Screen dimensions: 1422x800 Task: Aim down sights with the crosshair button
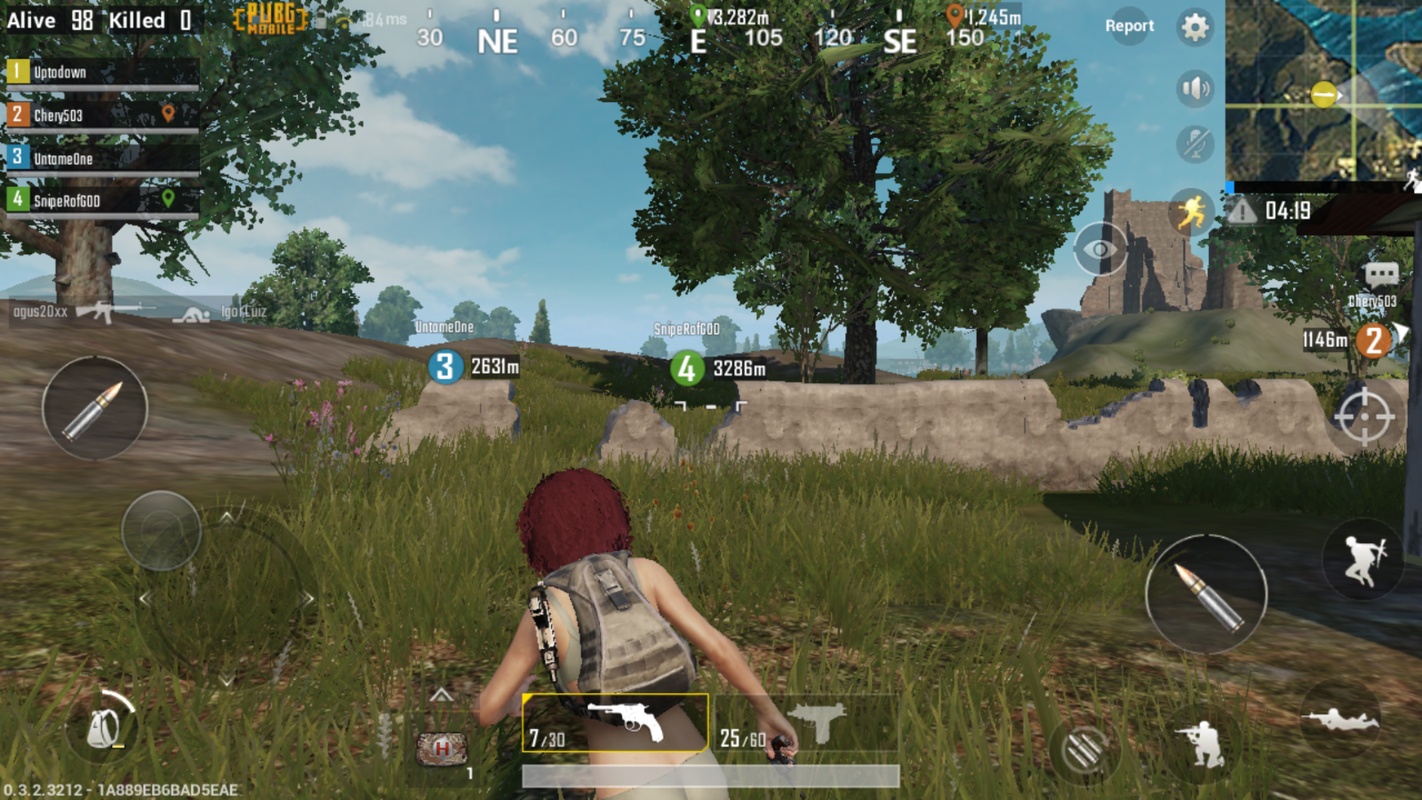click(x=1364, y=416)
